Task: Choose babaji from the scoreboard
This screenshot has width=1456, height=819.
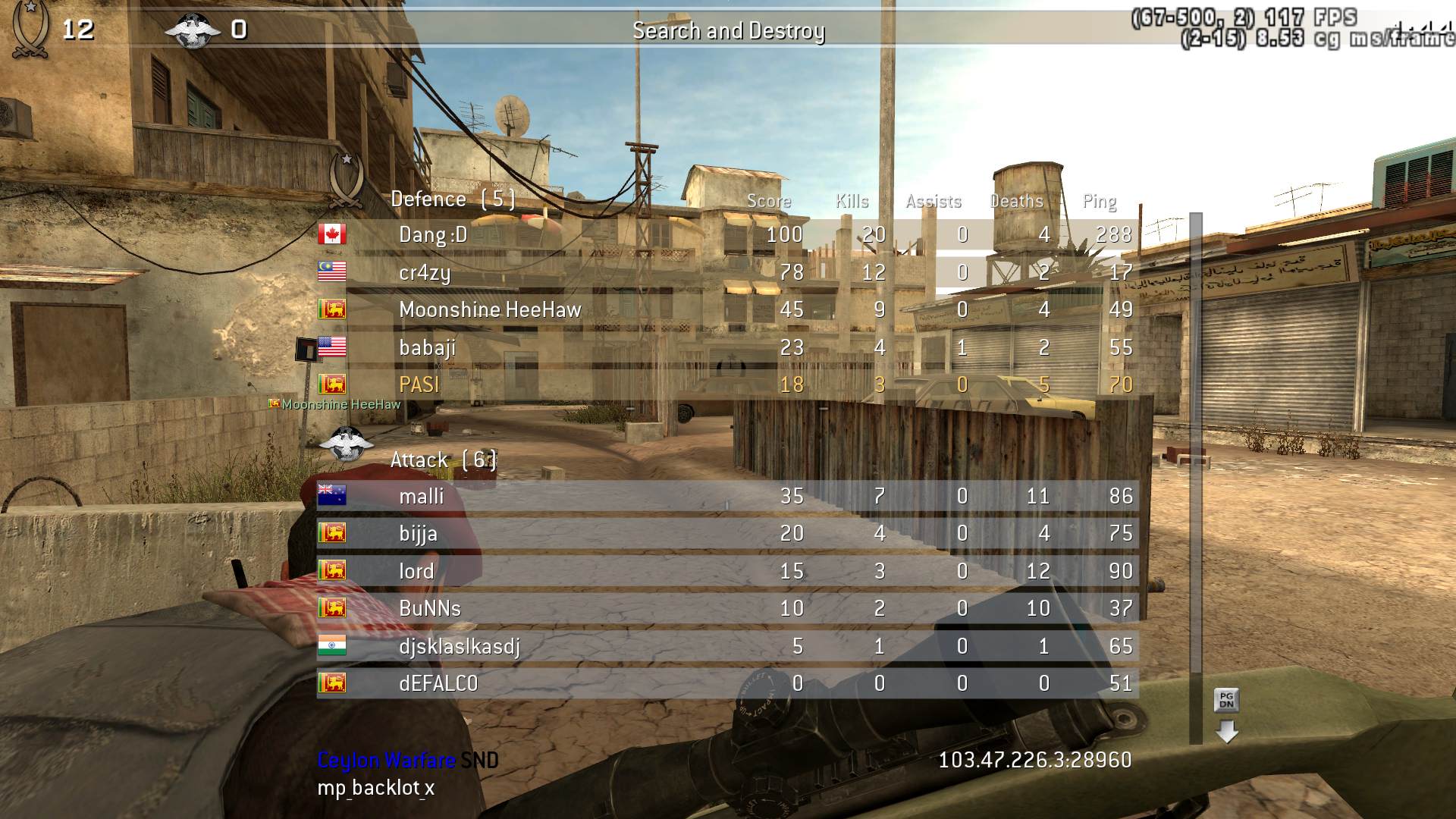Action: 728,347
